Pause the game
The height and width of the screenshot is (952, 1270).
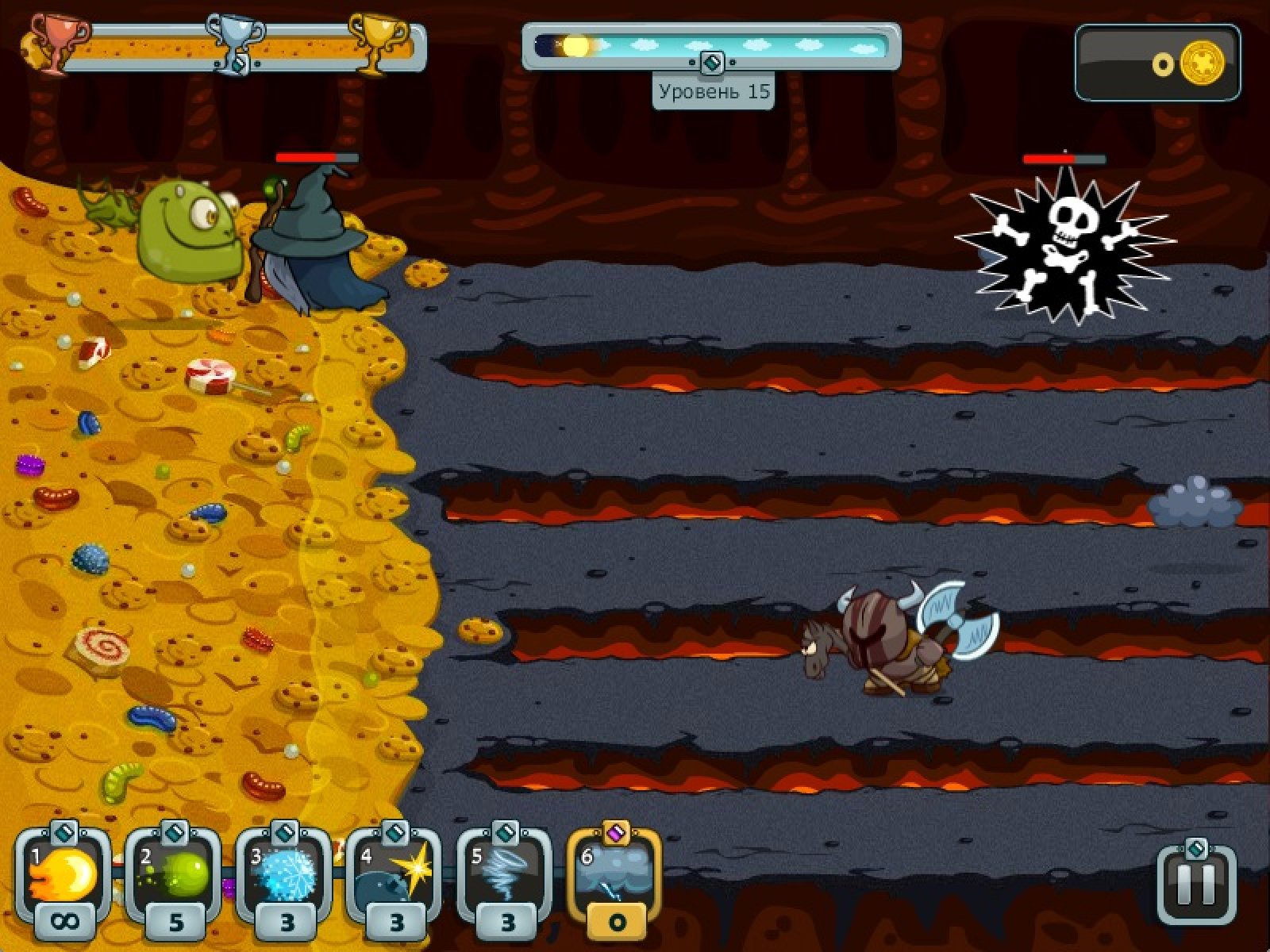1196,885
